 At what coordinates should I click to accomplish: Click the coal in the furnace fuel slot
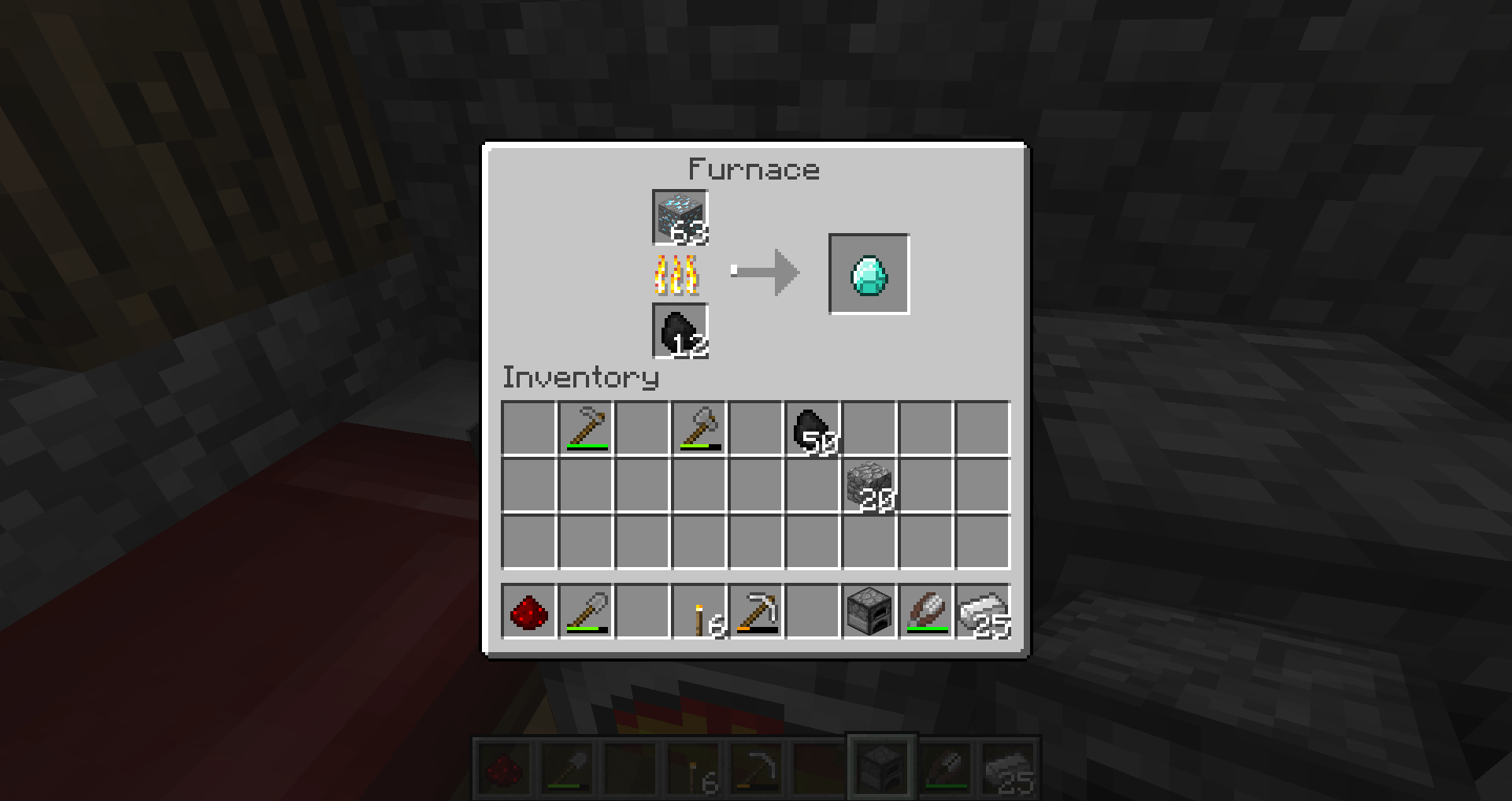click(680, 330)
